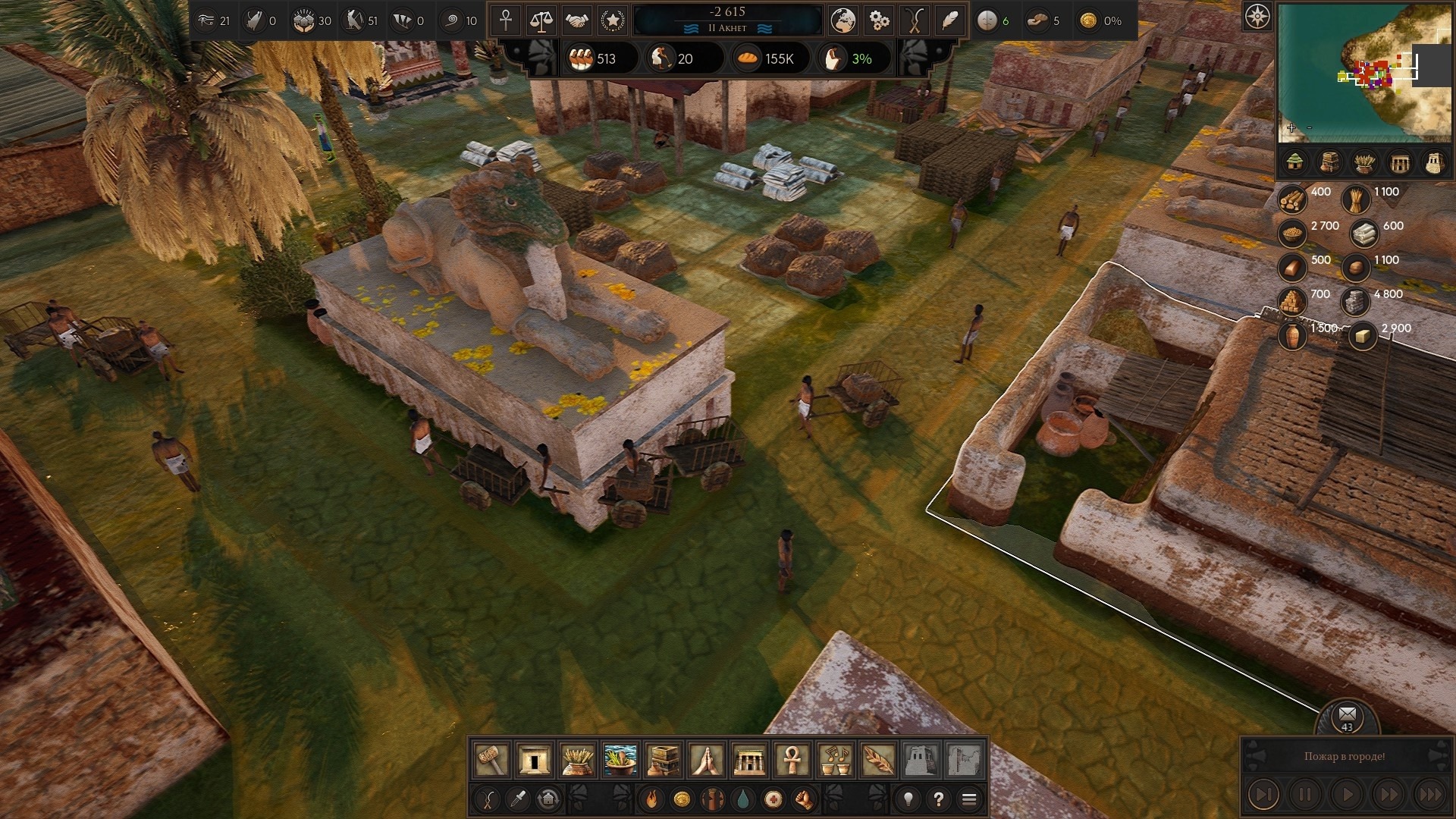Open the gears settings panel

tap(879, 20)
